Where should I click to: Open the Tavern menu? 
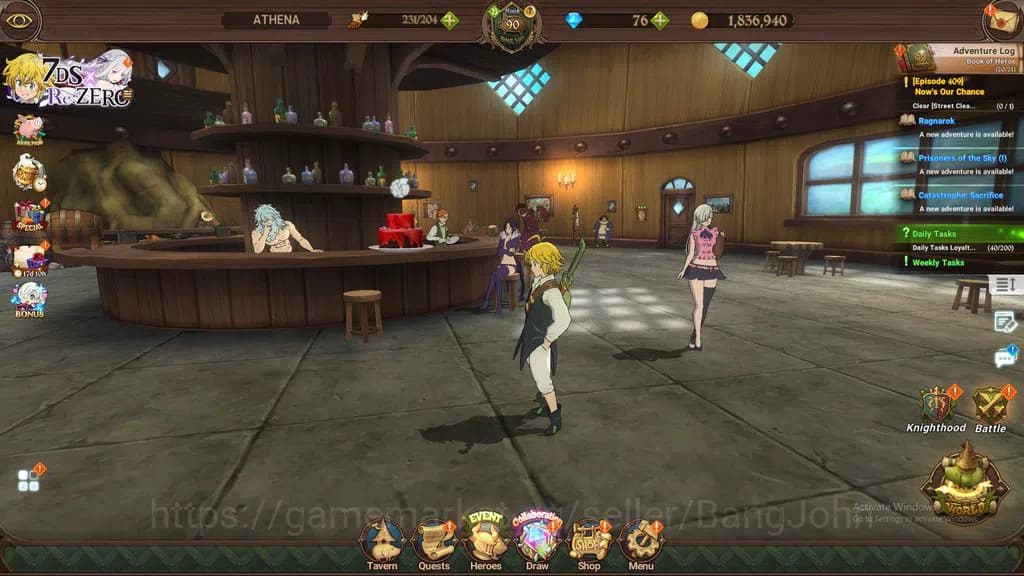click(381, 541)
